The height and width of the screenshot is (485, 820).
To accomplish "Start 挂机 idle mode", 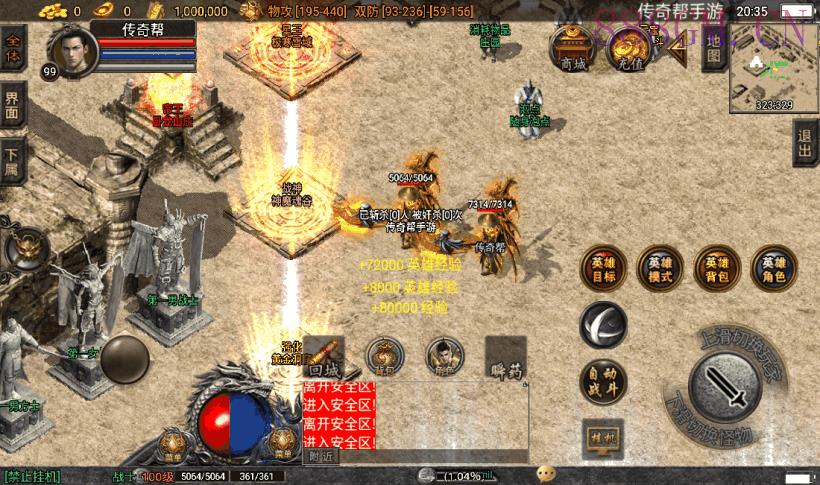I will click(x=603, y=438).
